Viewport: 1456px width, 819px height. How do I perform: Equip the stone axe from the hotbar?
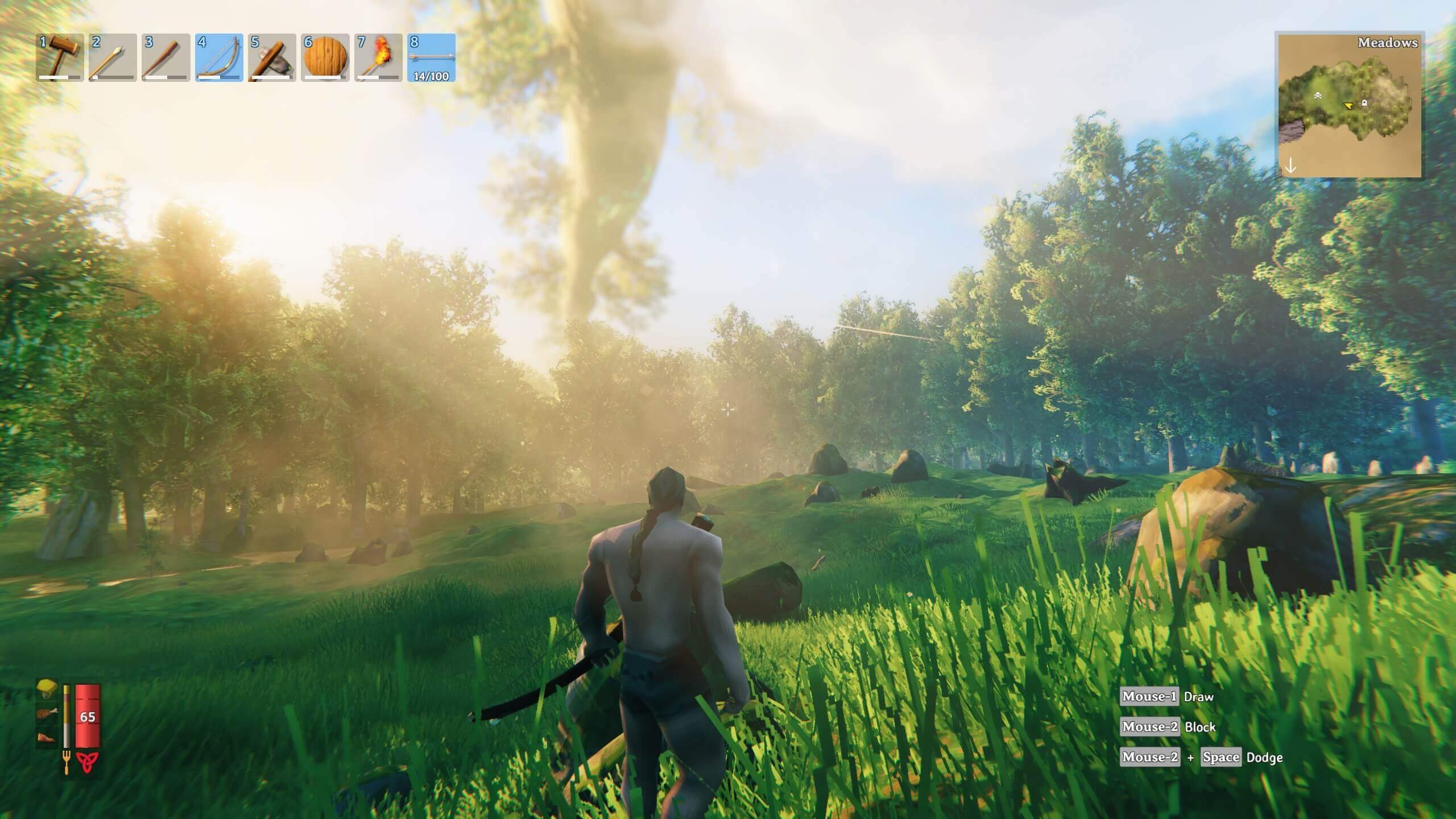[272, 57]
